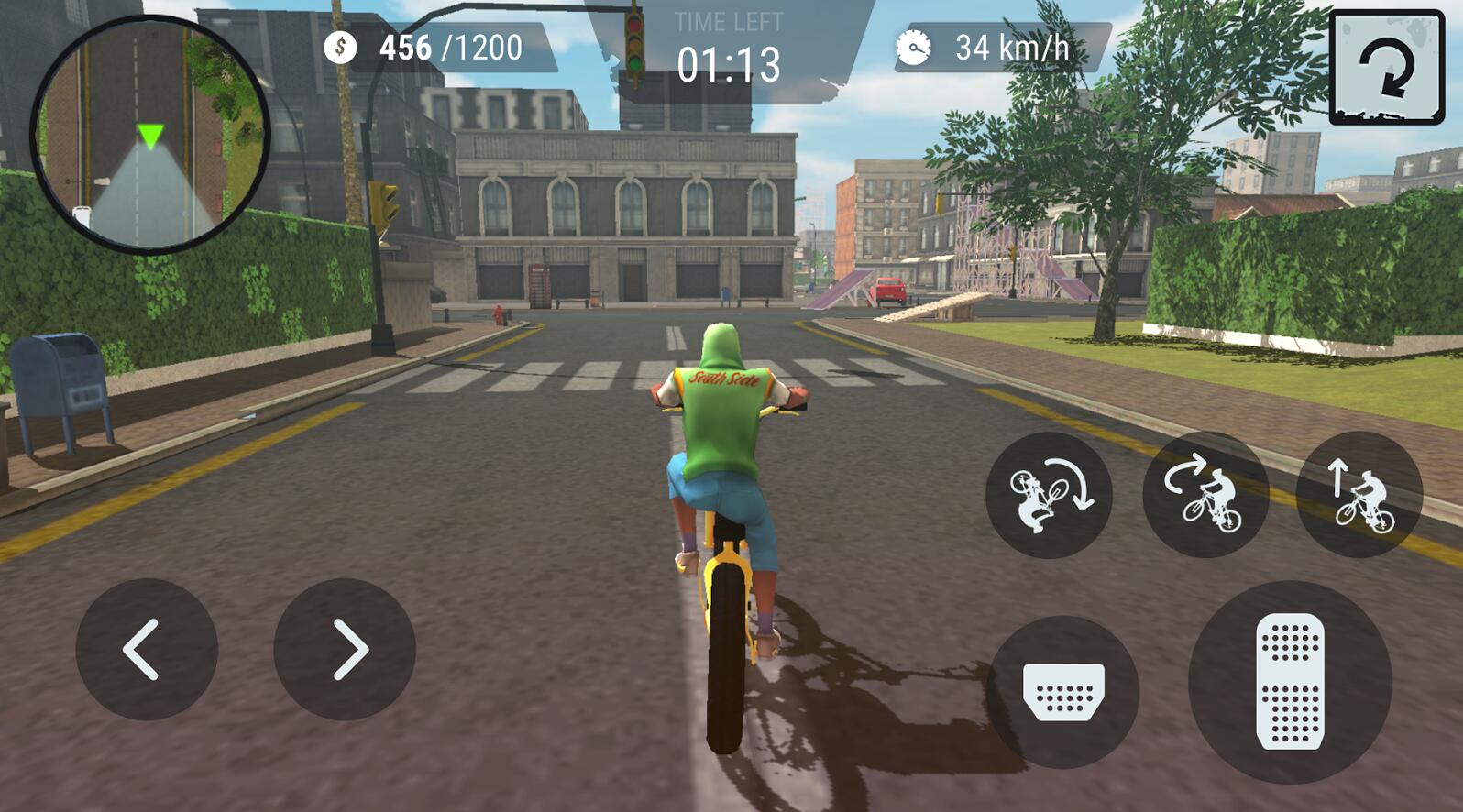This screenshot has height=812, width=1463.
Task: Perform the backflip trick button
Action: pyautogui.click(x=1049, y=496)
